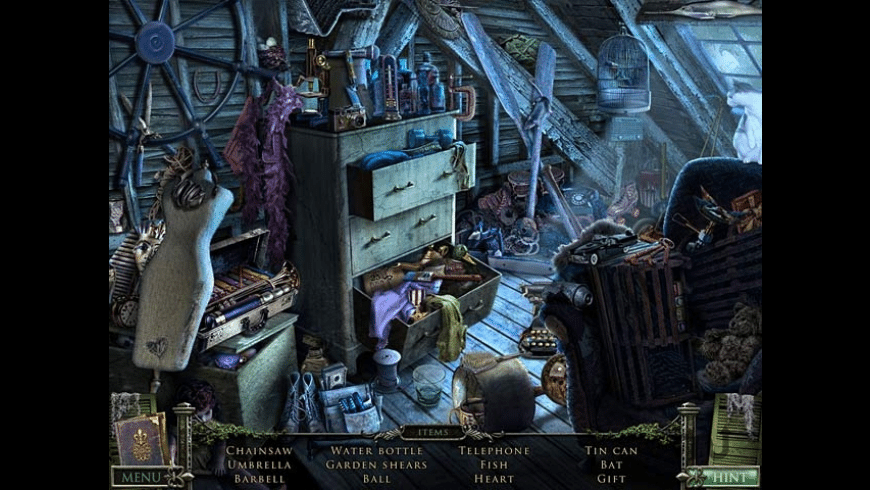Use the Hint button
Viewport: 870px width, 490px height.
(729, 477)
